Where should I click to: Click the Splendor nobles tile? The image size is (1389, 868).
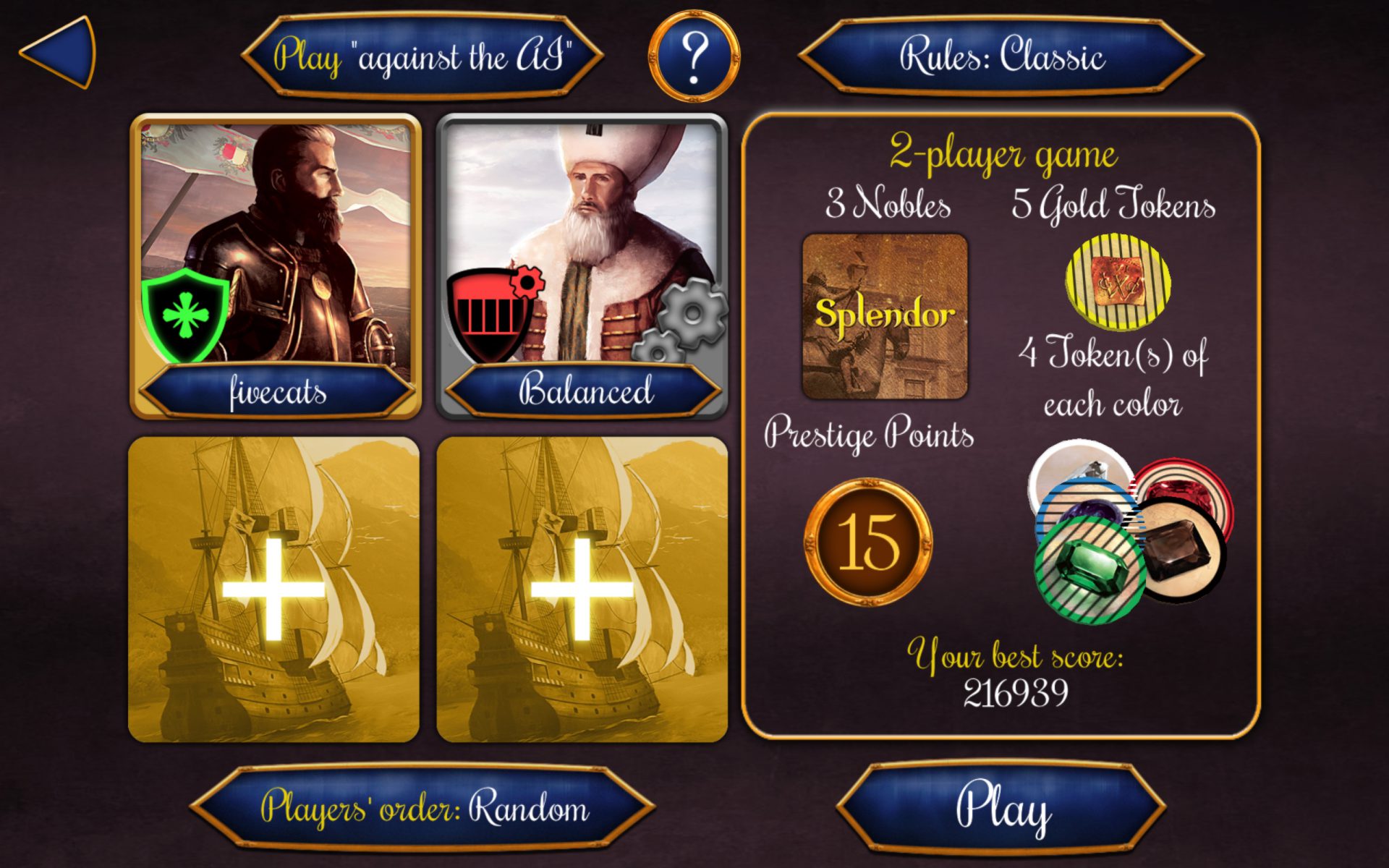[884, 316]
